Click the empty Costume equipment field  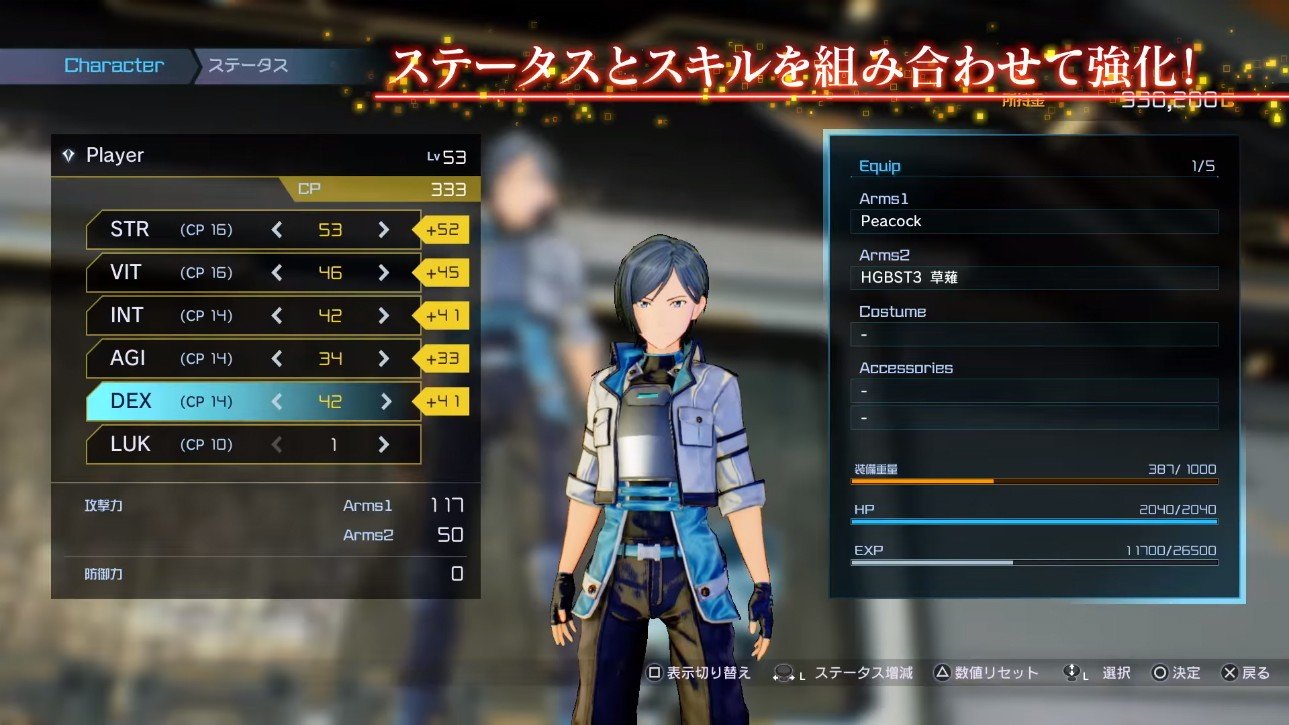(1034, 334)
